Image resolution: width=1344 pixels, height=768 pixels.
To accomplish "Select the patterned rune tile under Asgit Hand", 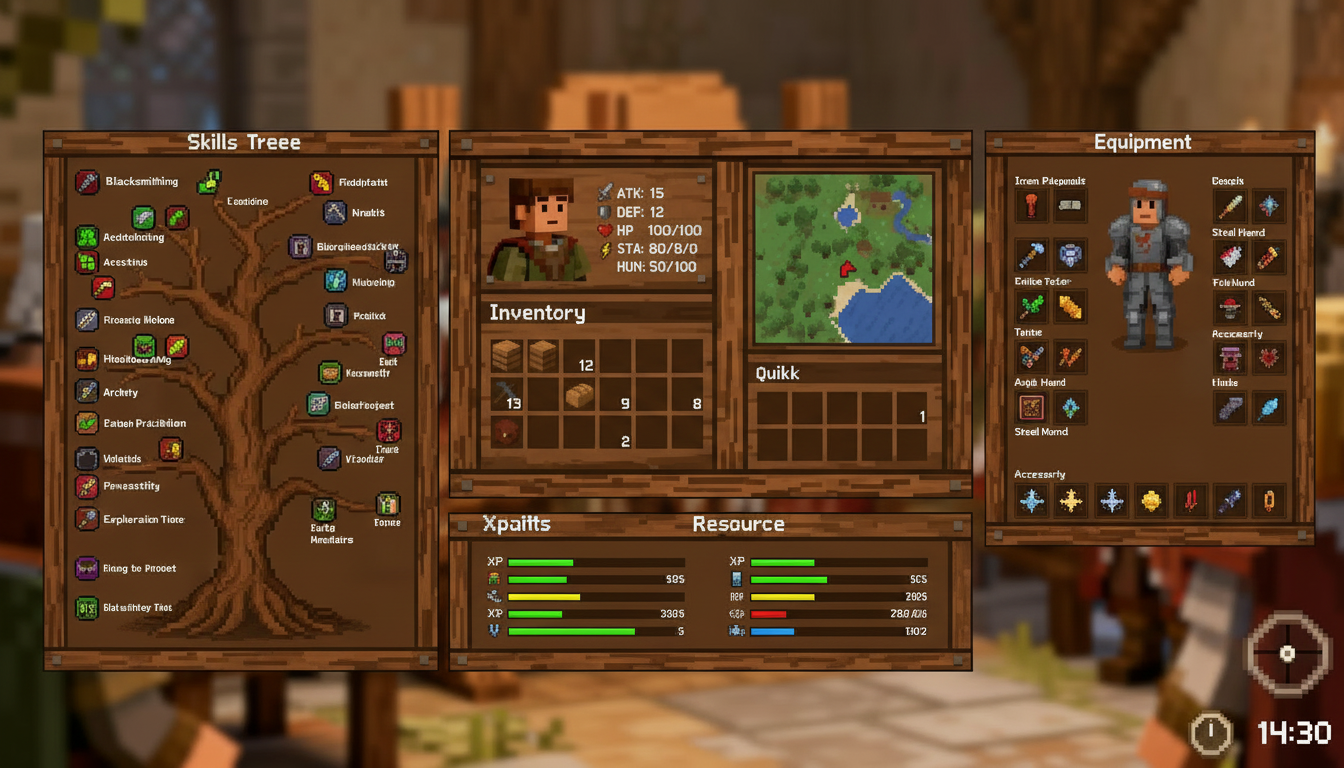I will (x=1032, y=407).
